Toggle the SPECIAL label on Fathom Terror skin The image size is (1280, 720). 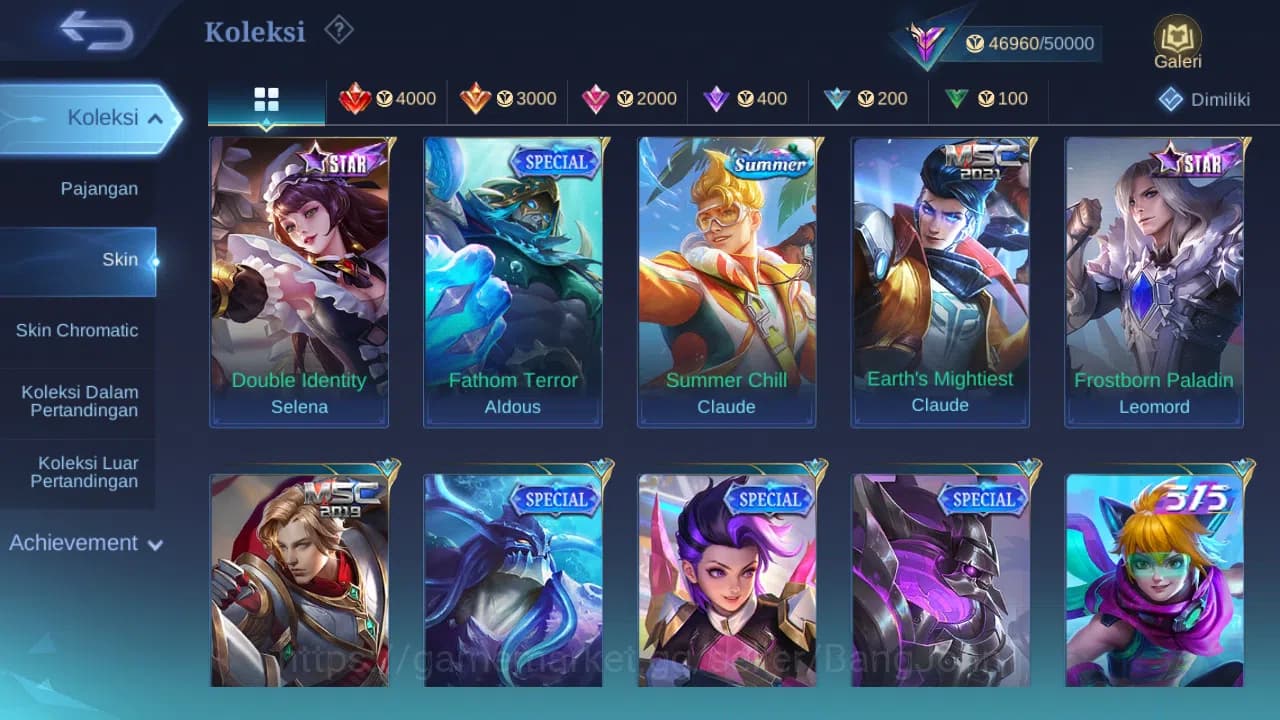(x=557, y=163)
